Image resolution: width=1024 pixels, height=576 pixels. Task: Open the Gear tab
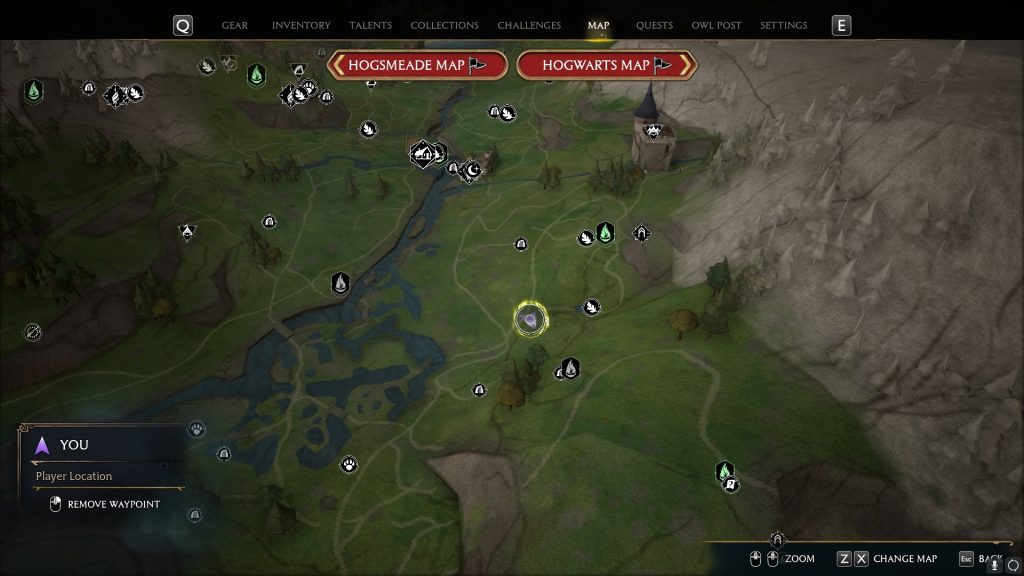pos(235,25)
